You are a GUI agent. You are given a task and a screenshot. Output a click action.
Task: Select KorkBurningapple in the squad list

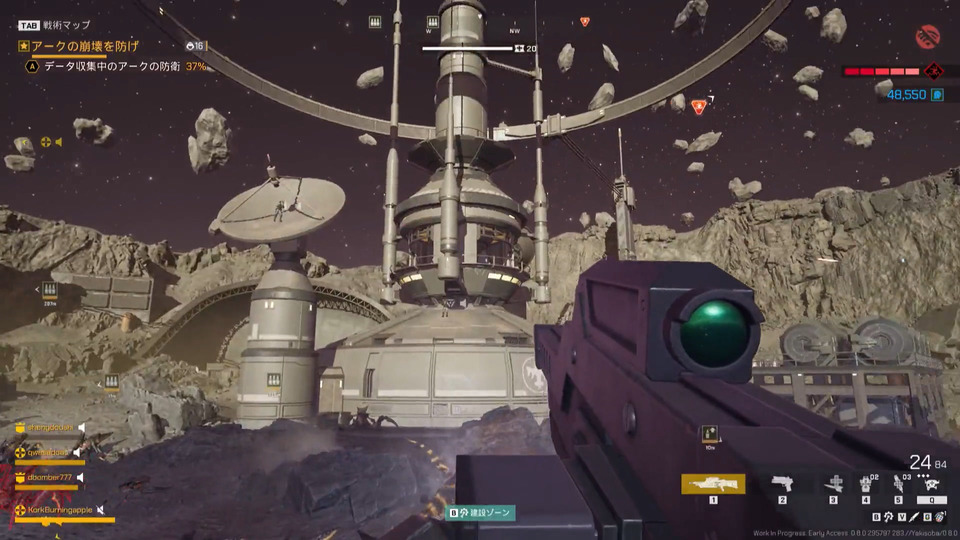pyautogui.click(x=60, y=510)
